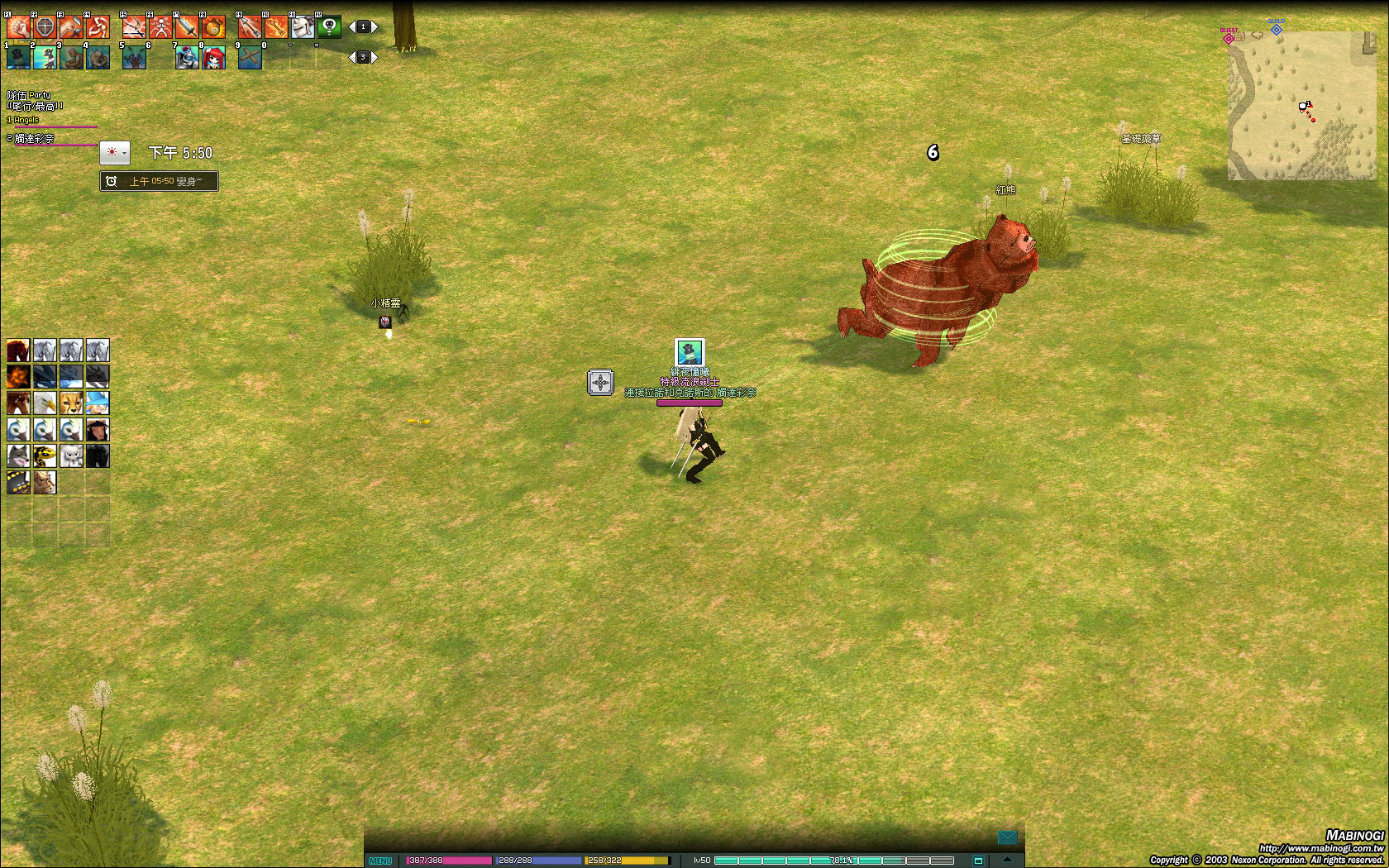
Task: Switch top hotbar to next page
Action: [x=375, y=27]
